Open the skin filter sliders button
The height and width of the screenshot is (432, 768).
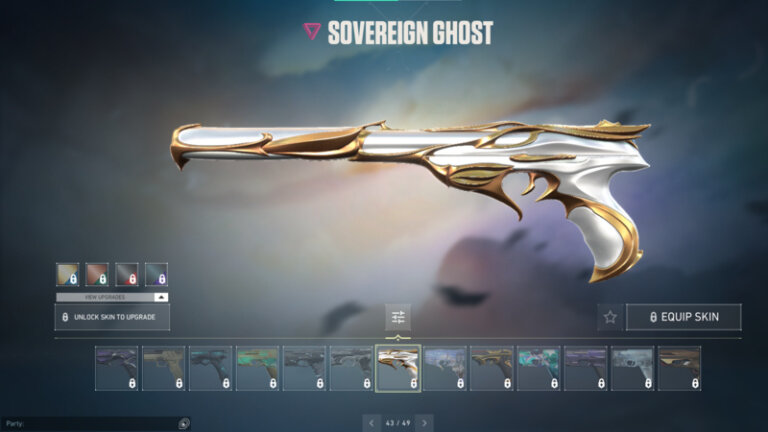[398, 318]
